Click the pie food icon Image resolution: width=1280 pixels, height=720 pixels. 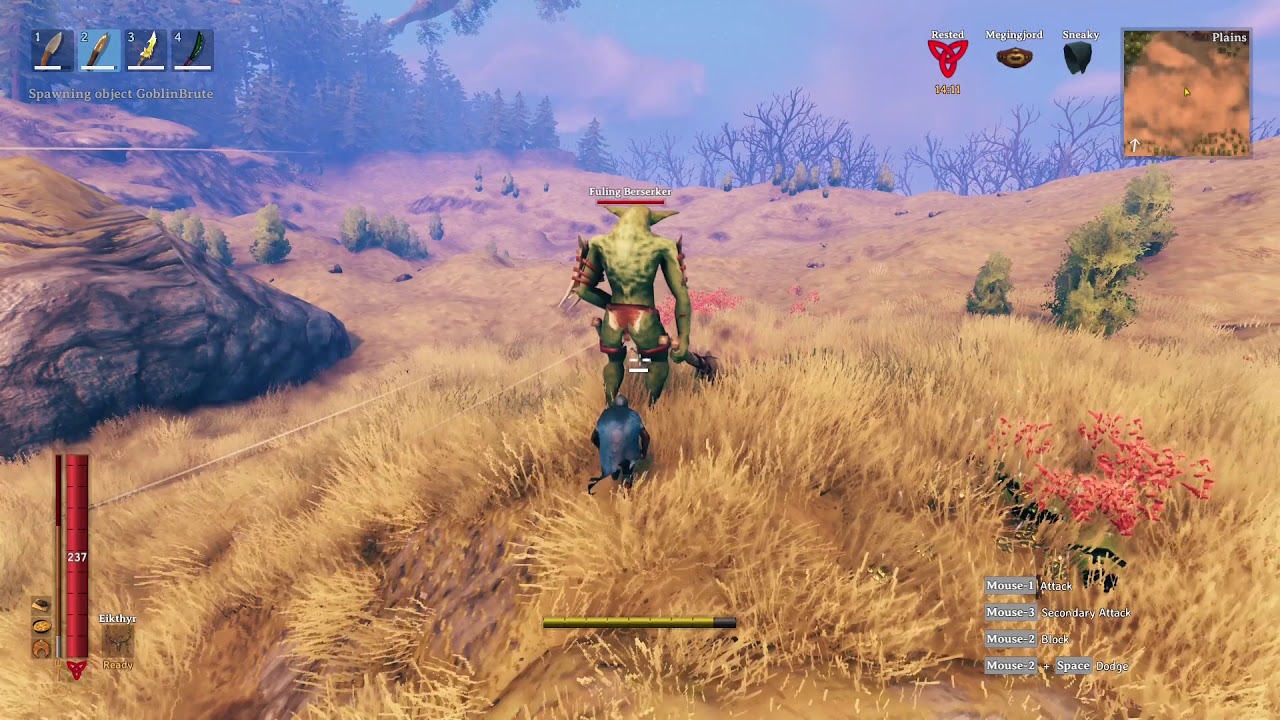[41, 627]
